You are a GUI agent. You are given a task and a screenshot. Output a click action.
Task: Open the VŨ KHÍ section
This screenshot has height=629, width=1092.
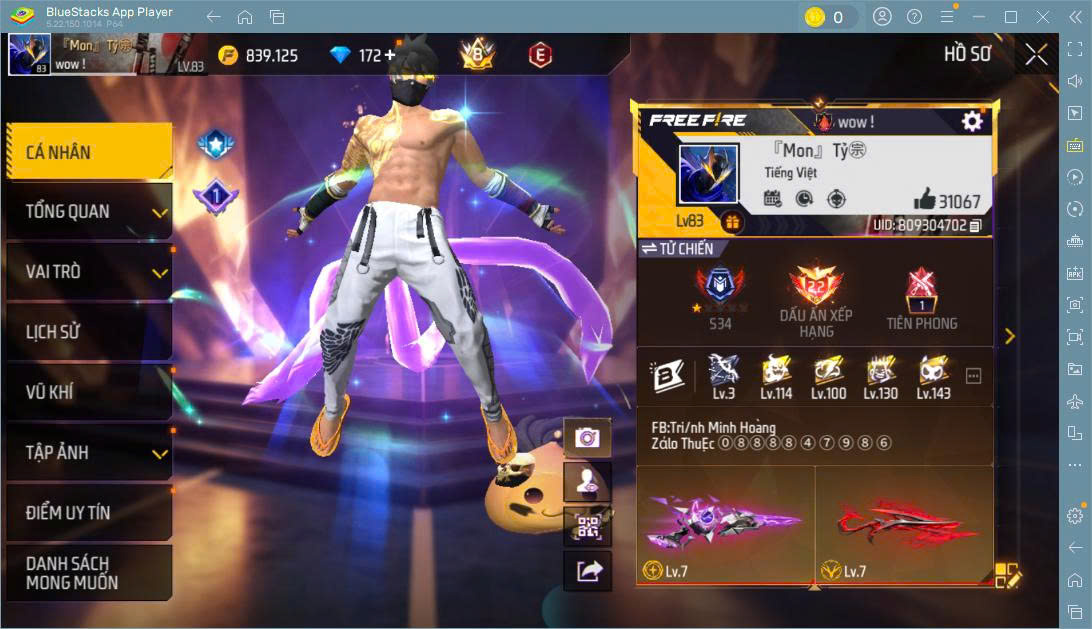click(88, 392)
